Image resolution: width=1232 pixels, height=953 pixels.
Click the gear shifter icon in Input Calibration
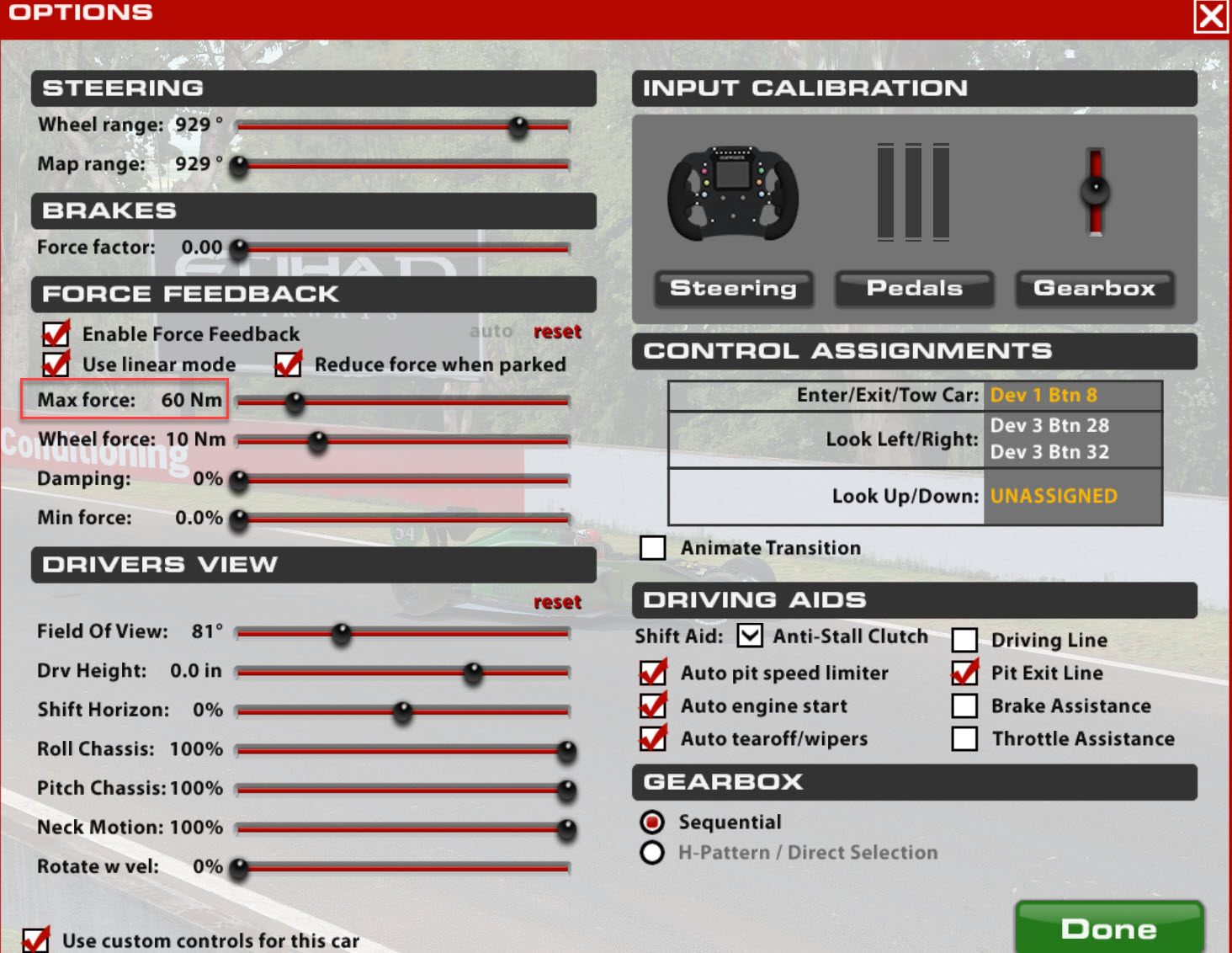click(1094, 192)
